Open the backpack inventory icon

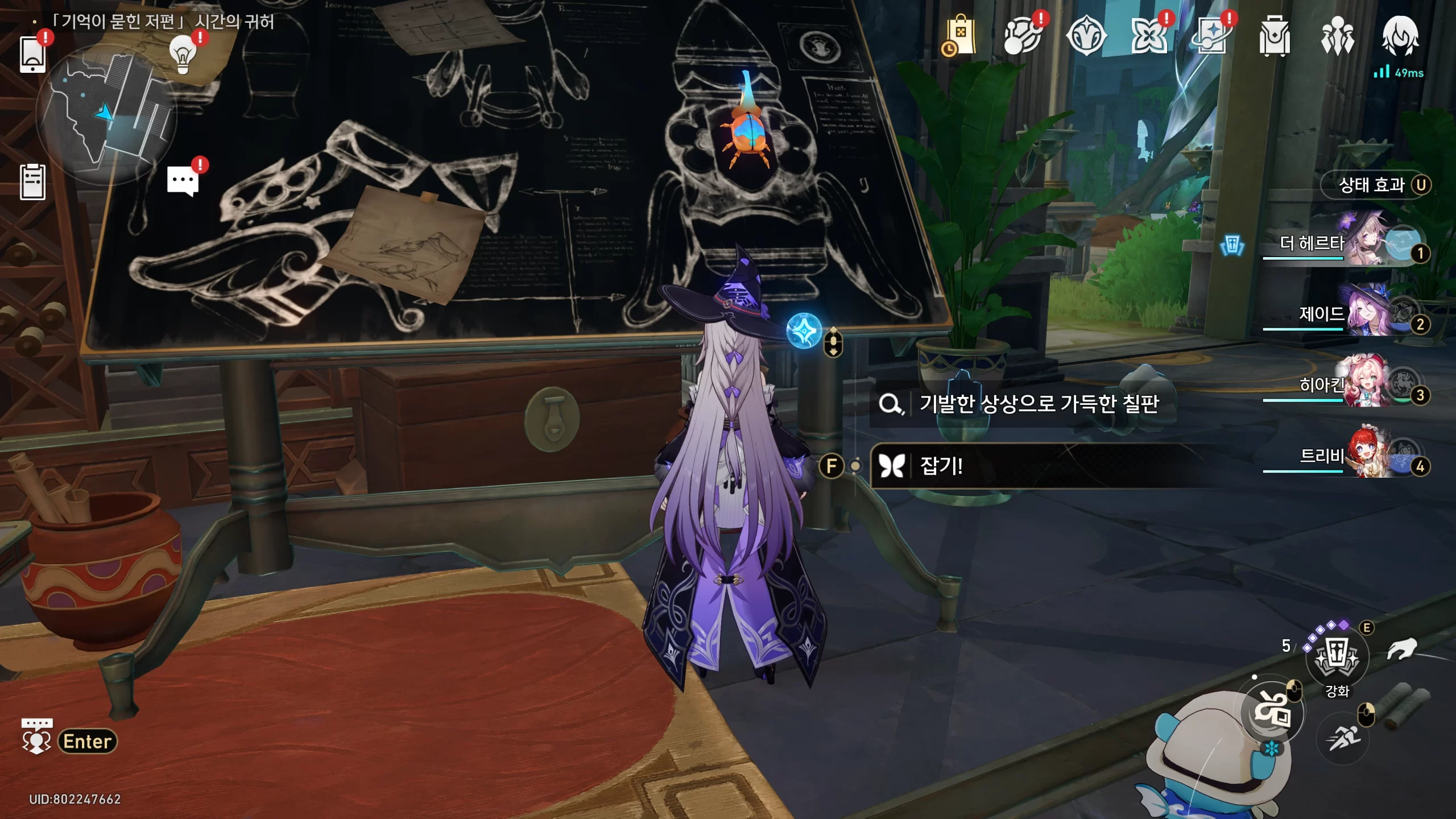pos(1274,36)
